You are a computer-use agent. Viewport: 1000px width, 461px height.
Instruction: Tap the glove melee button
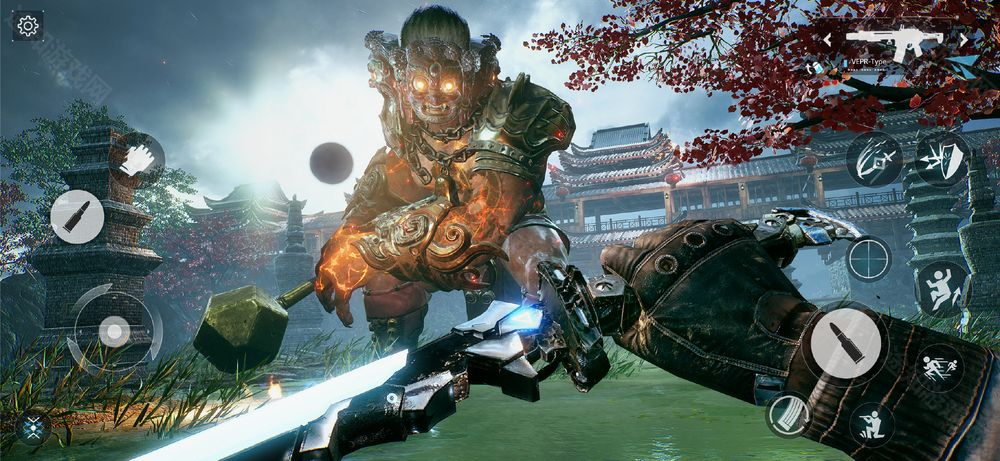point(138,158)
